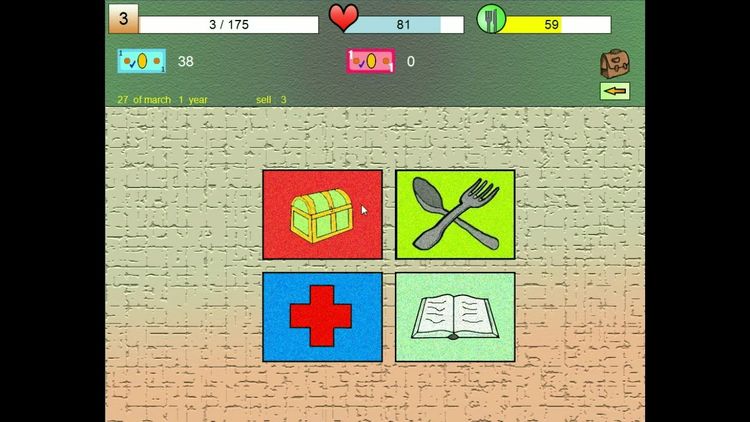Screen dimensions: 750x422
Task: Open the treasure chest tile
Action: pos(322,214)
